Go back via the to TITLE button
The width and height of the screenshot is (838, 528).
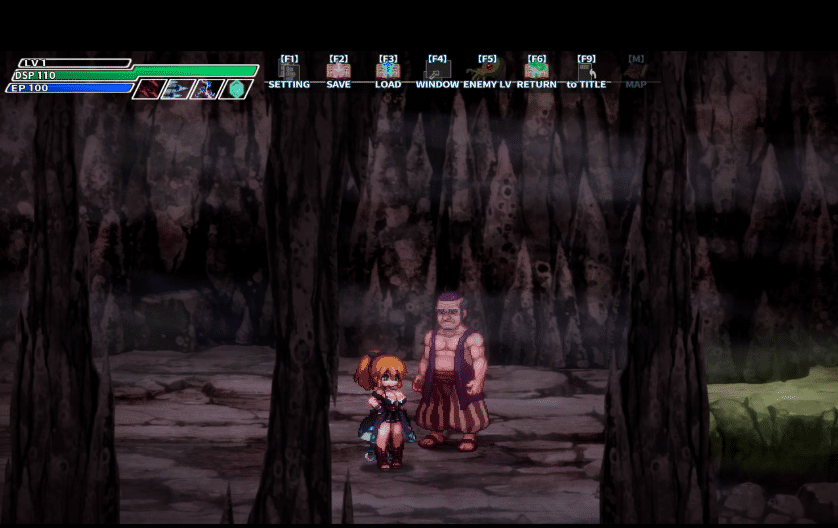click(586, 72)
